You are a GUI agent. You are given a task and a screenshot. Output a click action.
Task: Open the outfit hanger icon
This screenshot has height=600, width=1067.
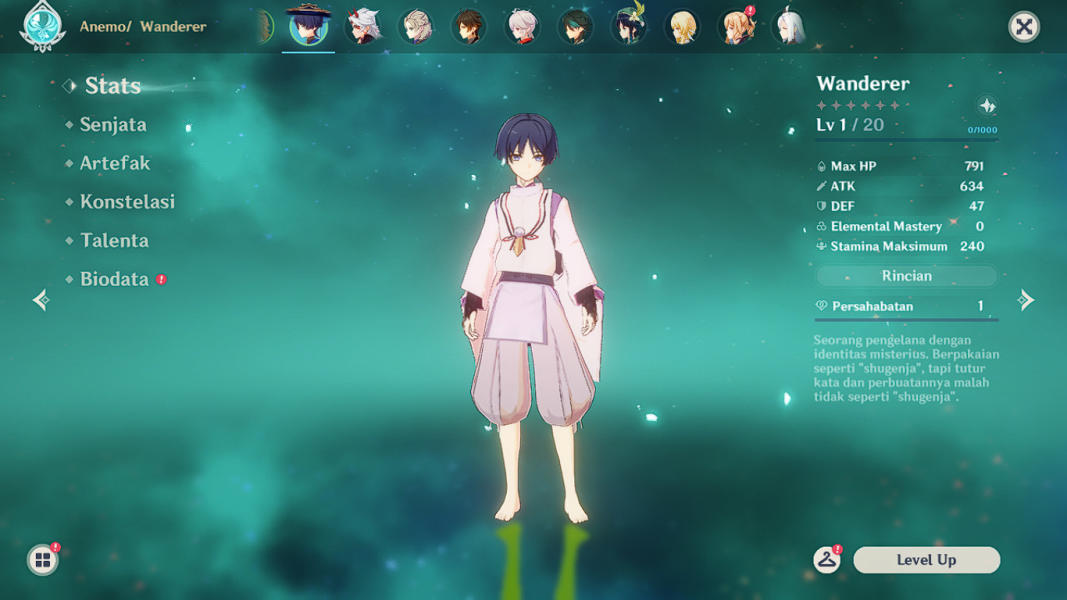pyautogui.click(x=827, y=560)
